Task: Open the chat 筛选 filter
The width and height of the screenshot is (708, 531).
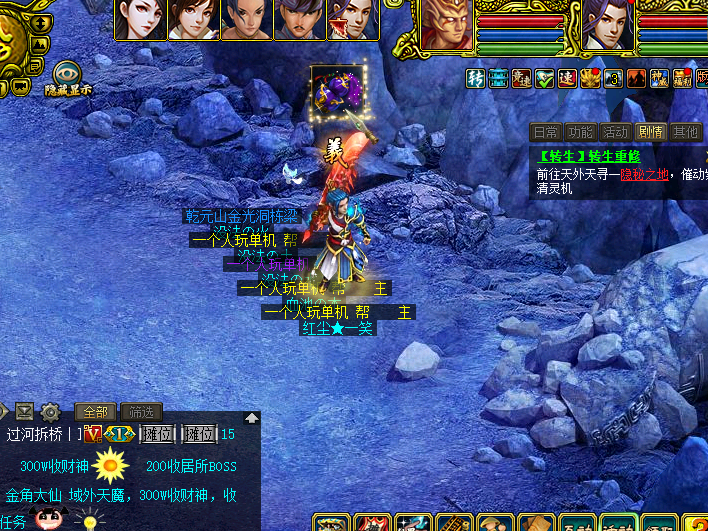Action: (x=141, y=412)
